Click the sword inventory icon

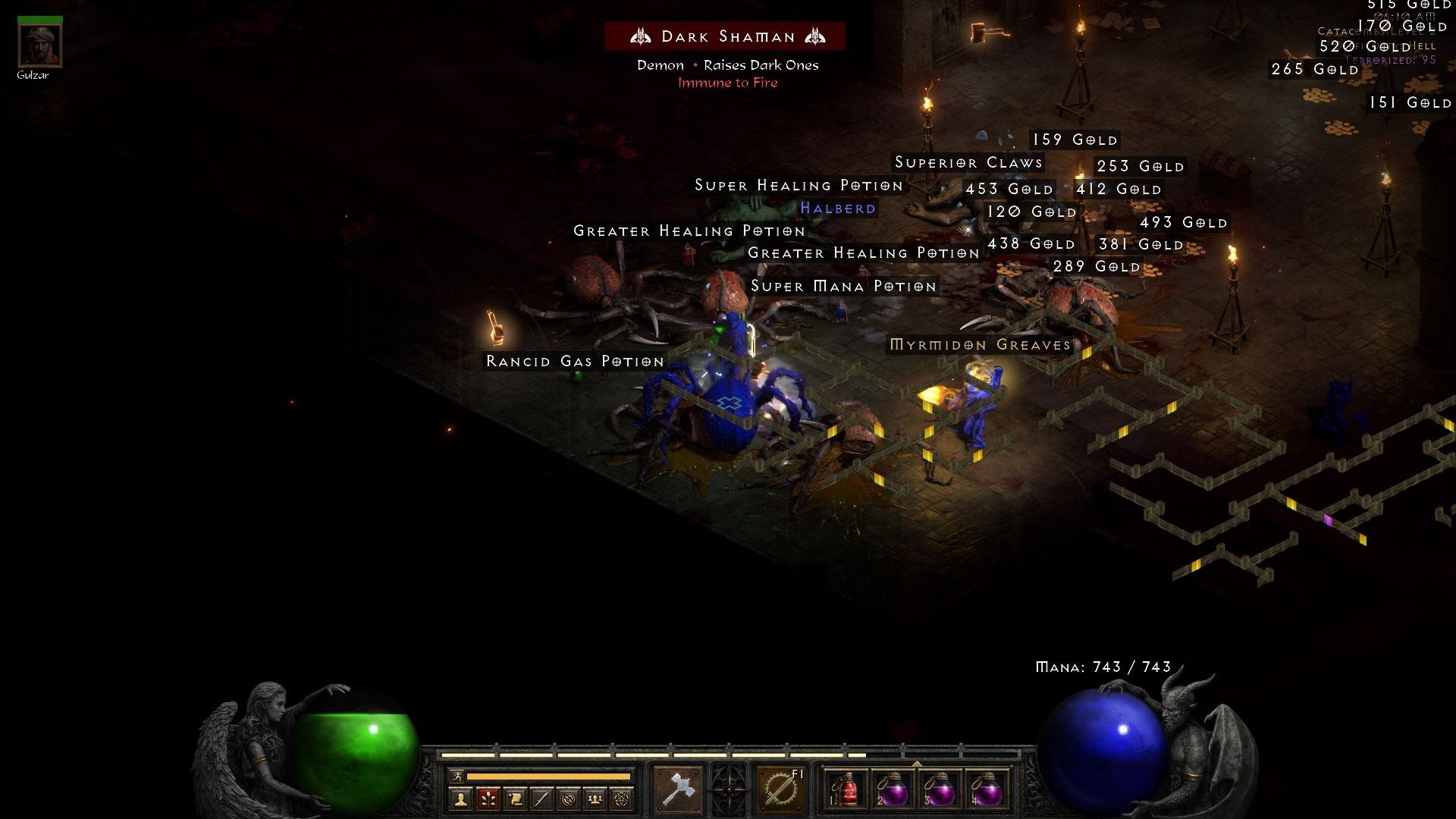click(543, 797)
